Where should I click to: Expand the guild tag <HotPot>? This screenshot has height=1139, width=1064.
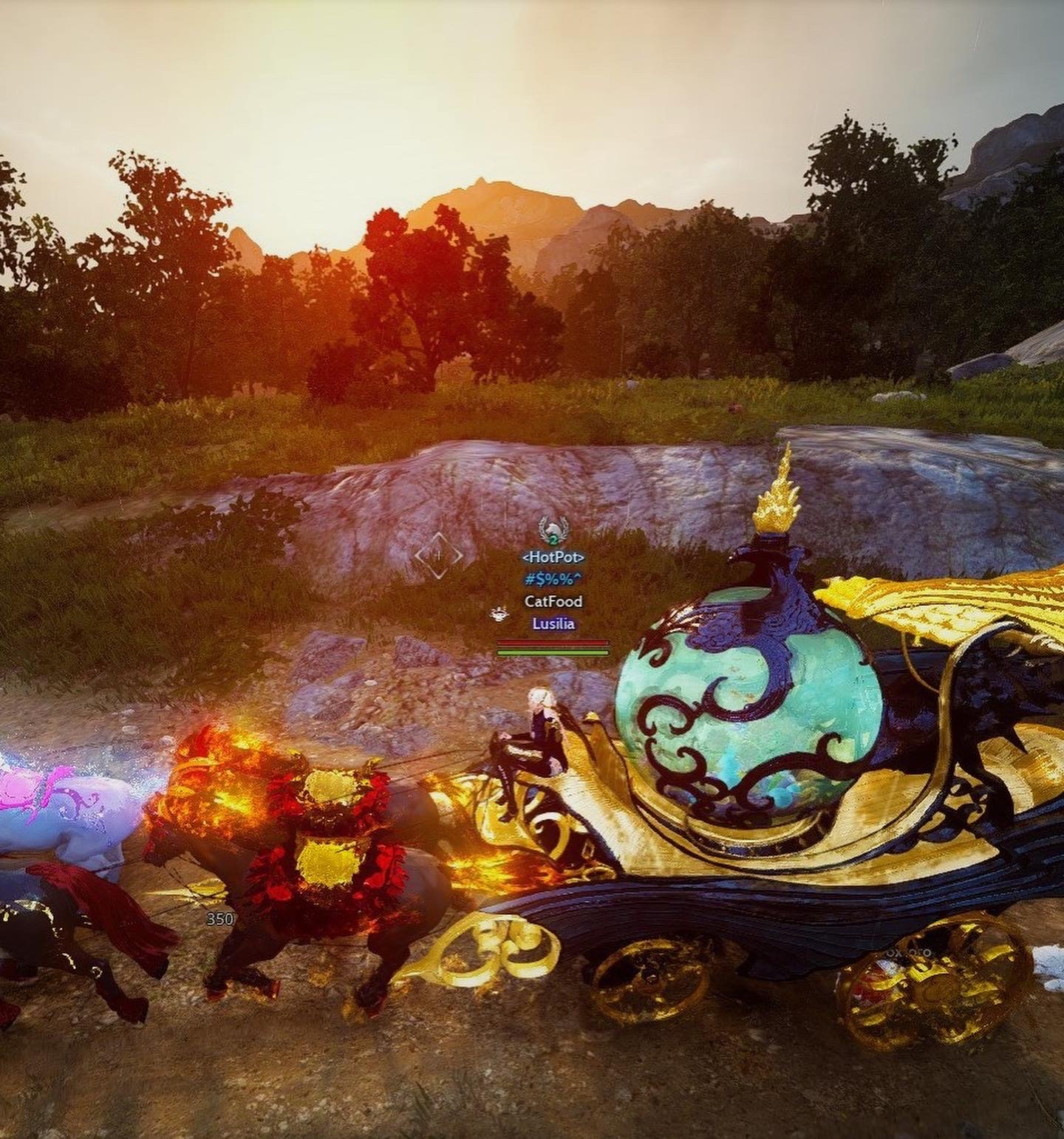click(553, 557)
